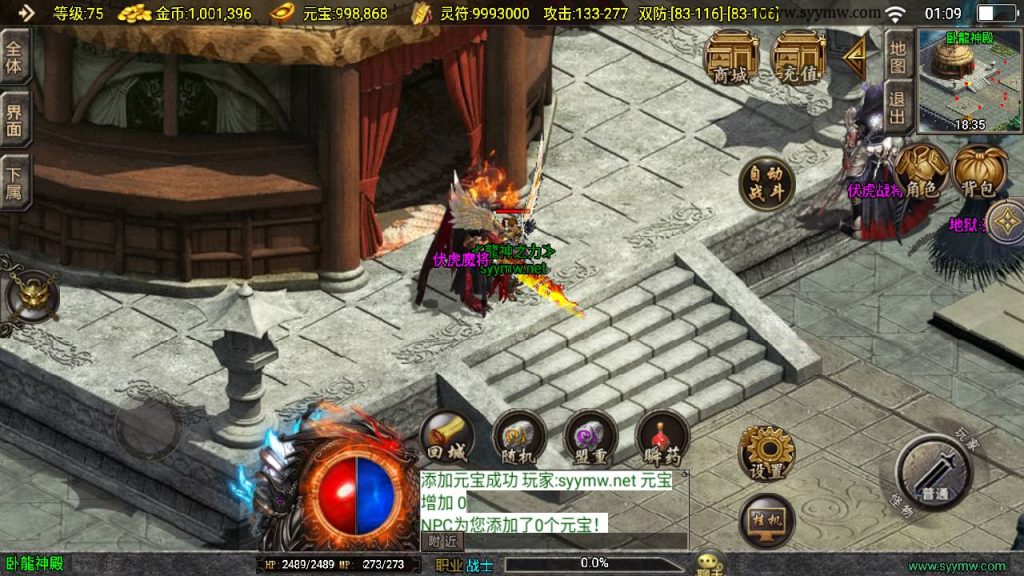Screen dimensions: 1024x576
Task: Use the 盟重 teleport scroll
Action: [591, 437]
